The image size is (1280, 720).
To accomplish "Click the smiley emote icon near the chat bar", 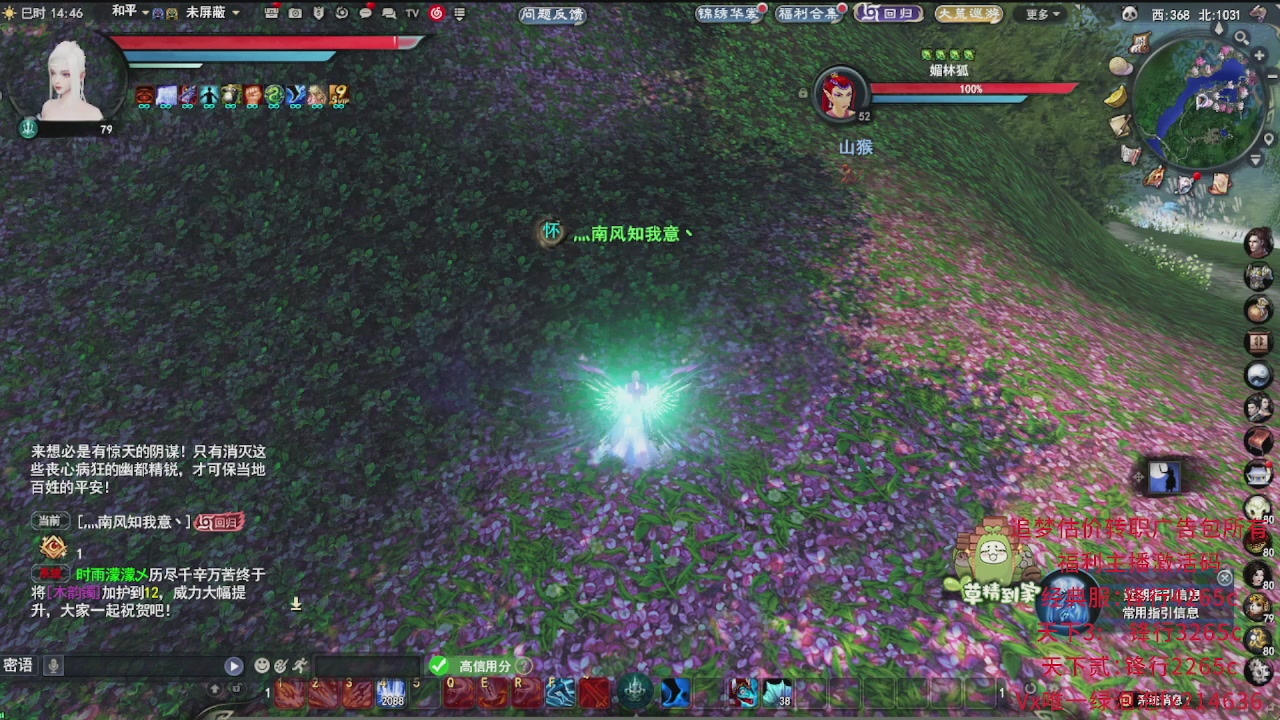I will tap(261, 665).
